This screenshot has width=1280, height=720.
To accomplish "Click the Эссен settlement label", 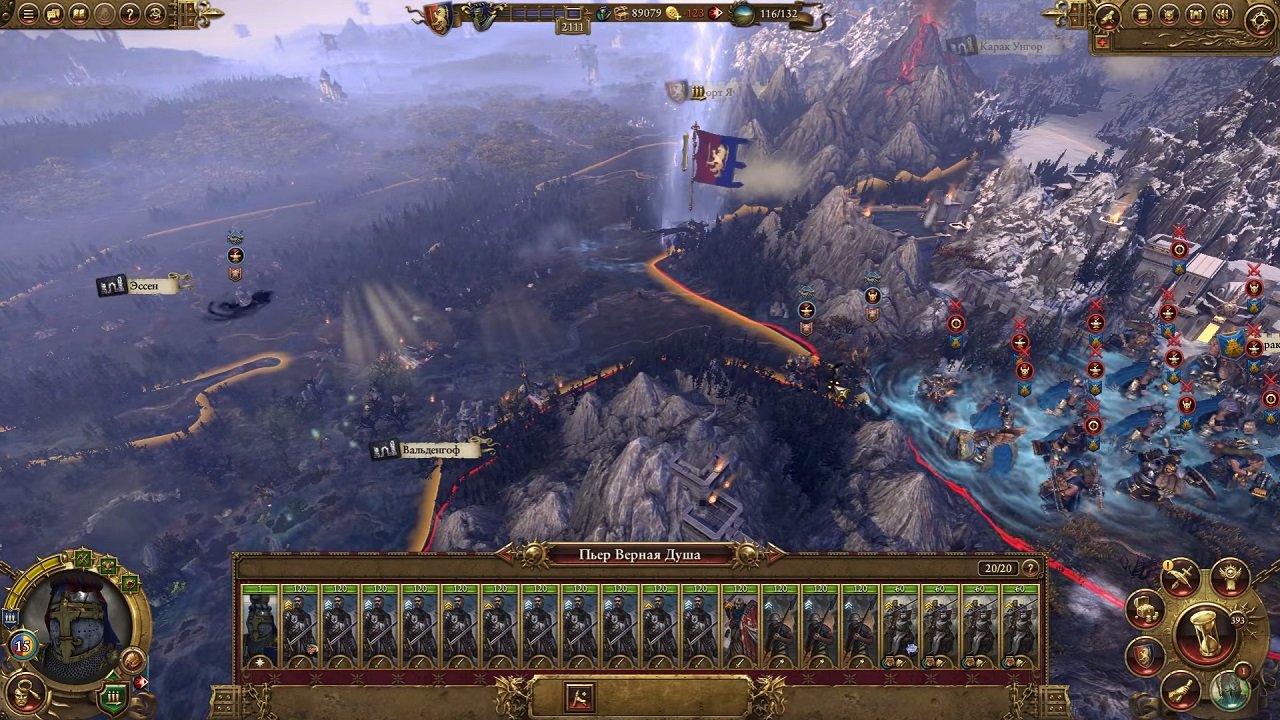I will click(145, 284).
